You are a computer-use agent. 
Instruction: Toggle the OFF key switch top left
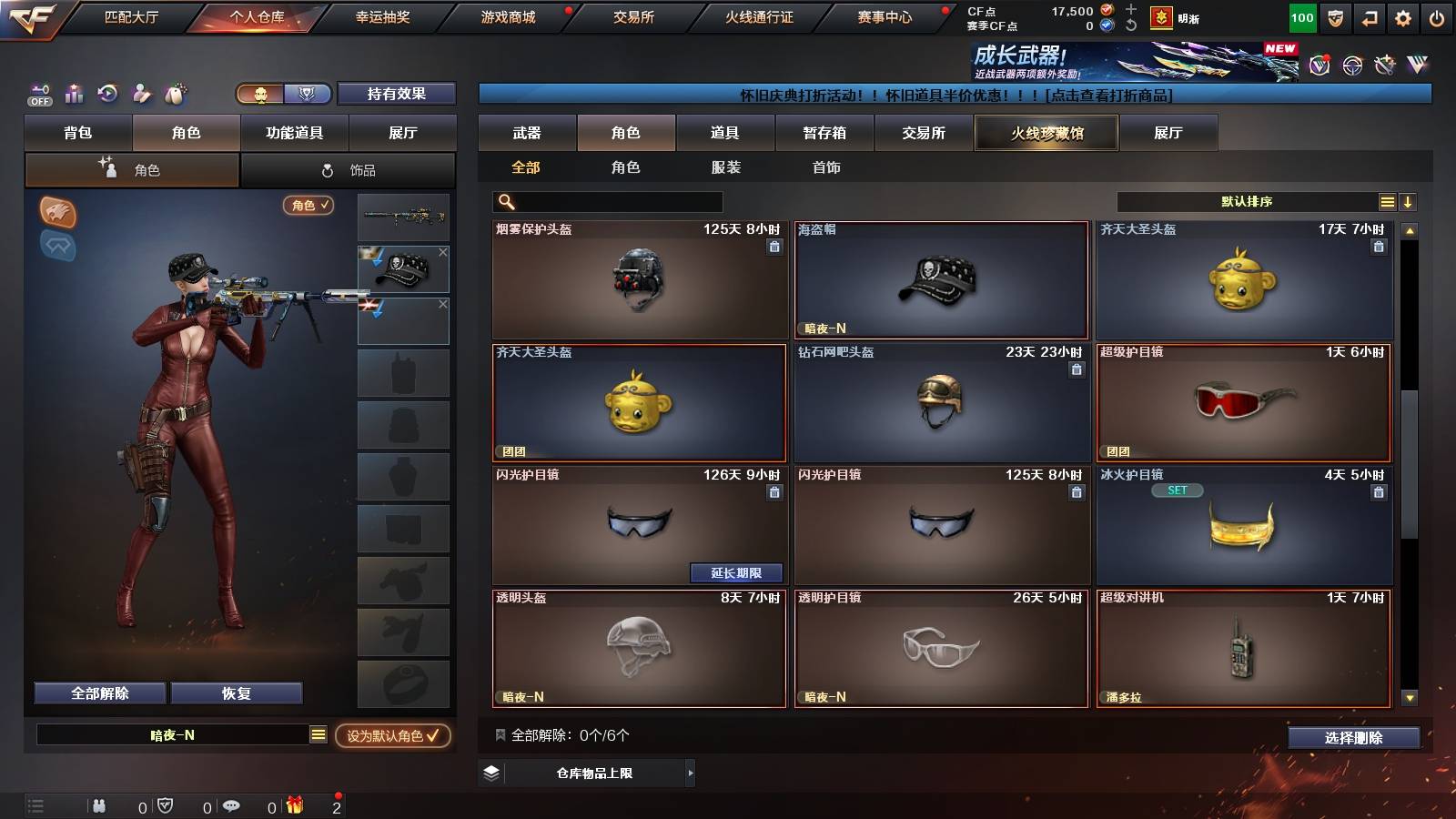(x=38, y=94)
